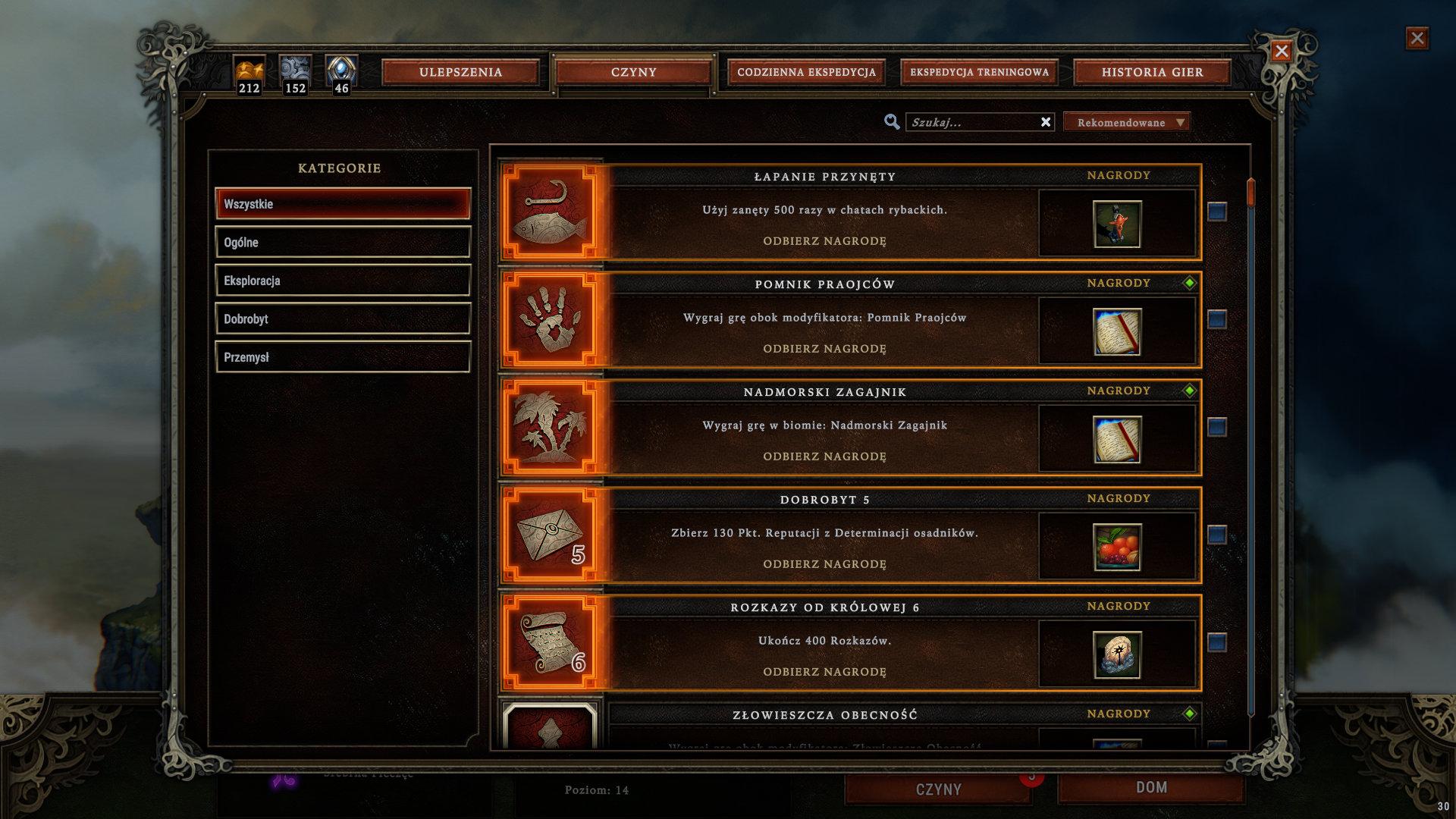This screenshot has height=819, width=1456.
Task: Close the deeds window with the red X
Action: 1282,51
